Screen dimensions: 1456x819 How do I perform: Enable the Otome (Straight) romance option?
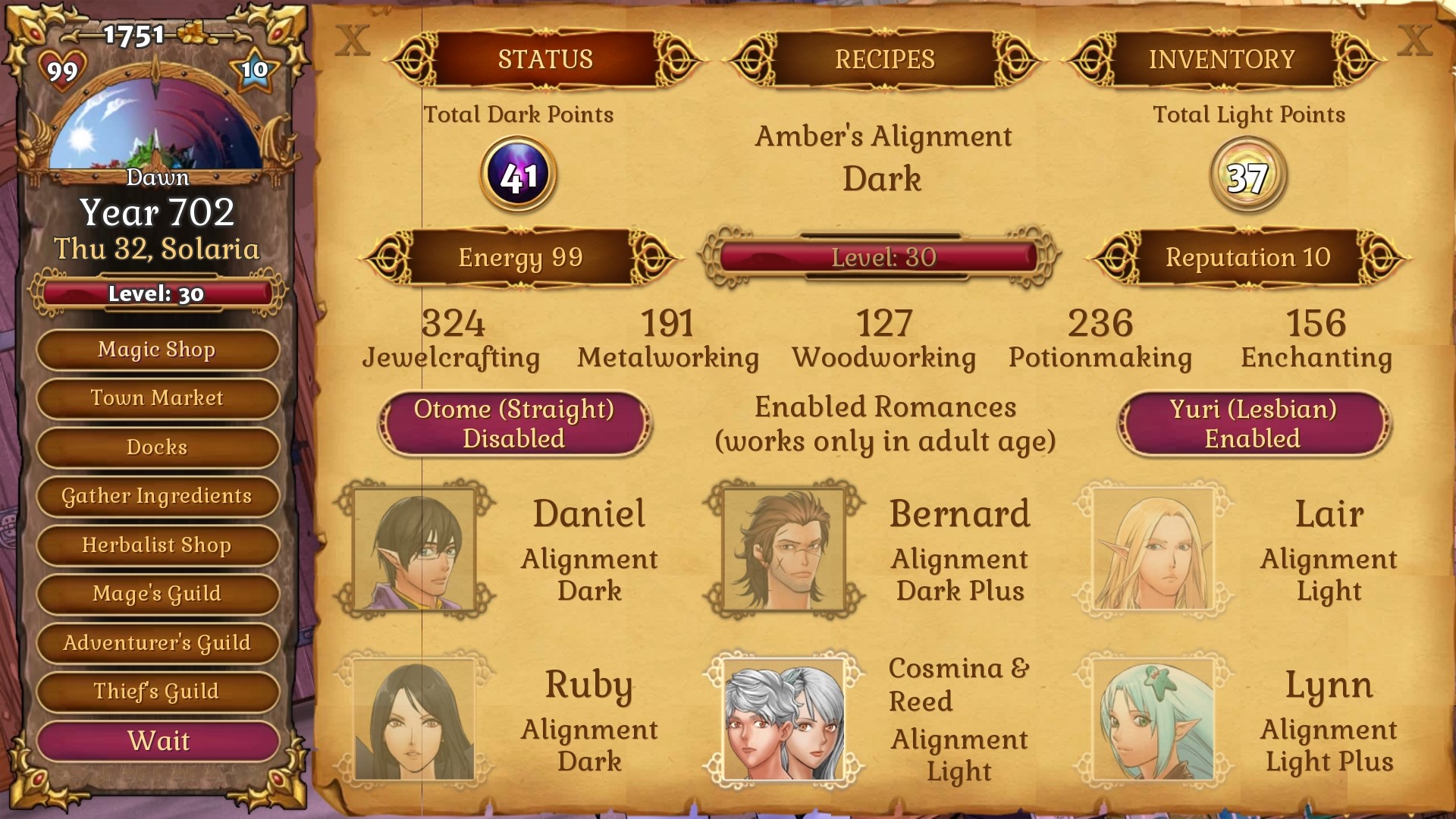pos(515,423)
